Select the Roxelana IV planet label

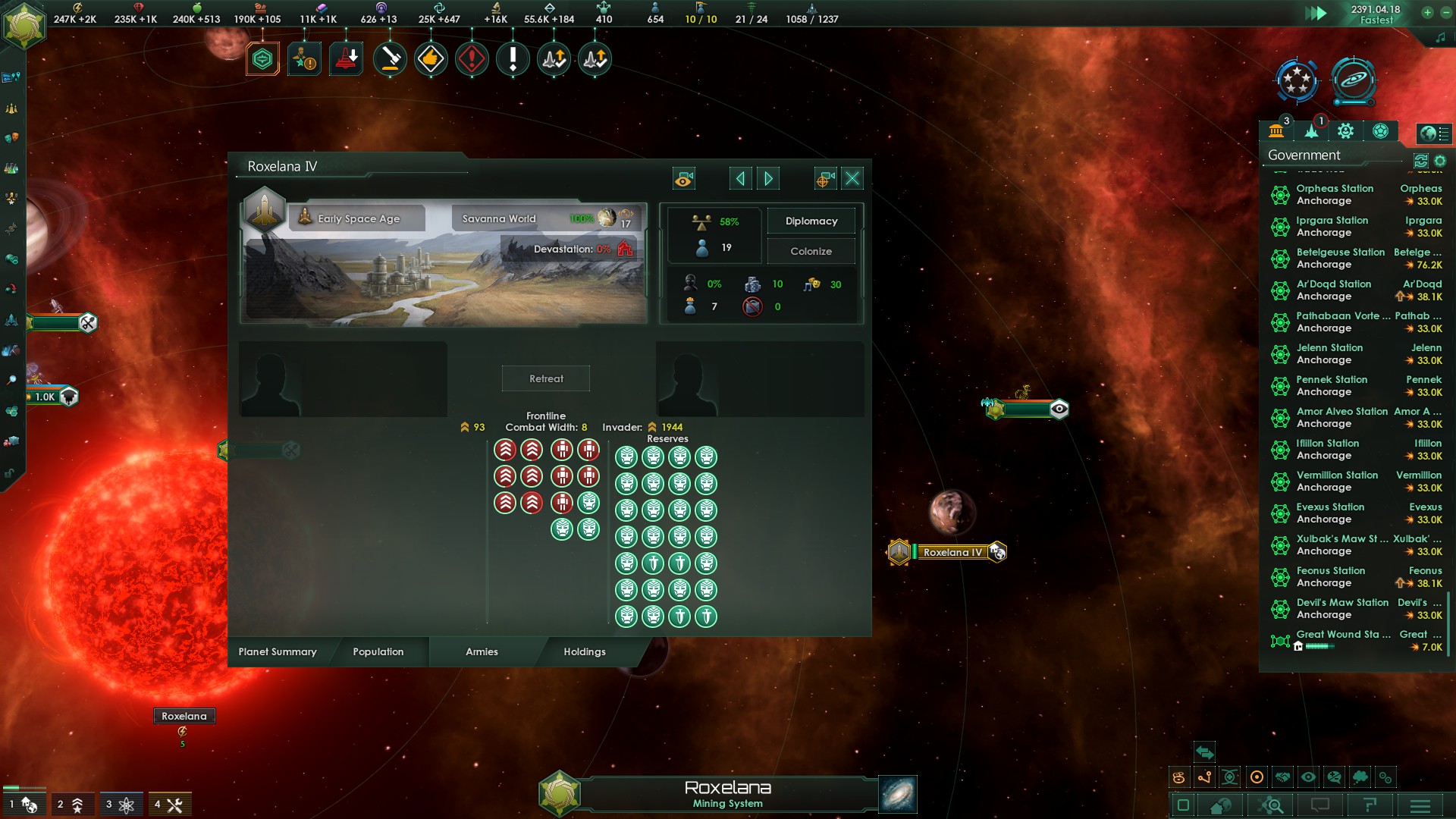(952, 552)
